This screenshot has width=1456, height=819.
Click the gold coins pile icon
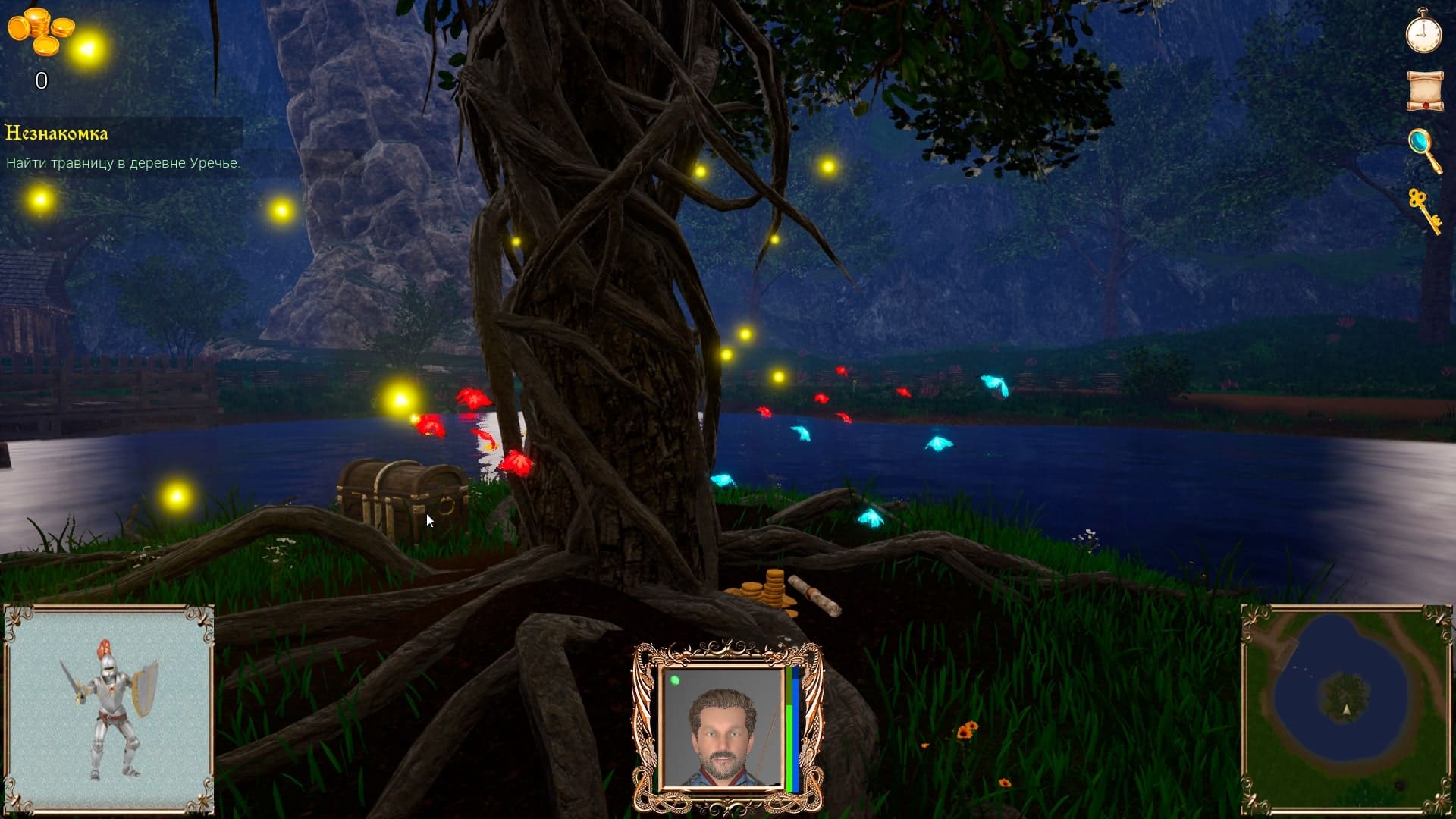40,31
